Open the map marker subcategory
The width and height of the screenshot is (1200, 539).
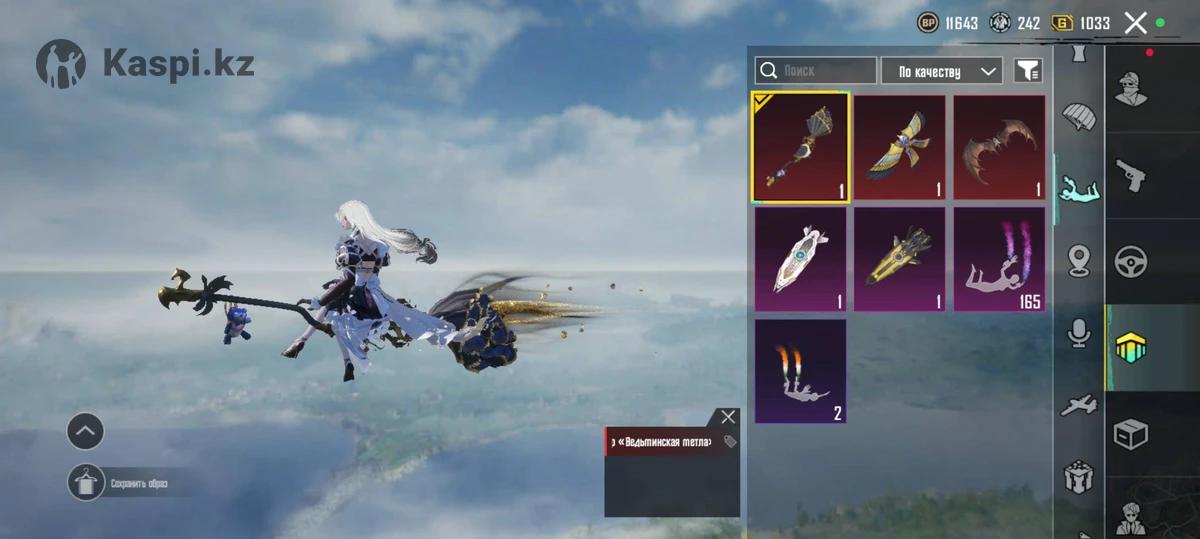pyautogui.click(x=1079, y=260)
